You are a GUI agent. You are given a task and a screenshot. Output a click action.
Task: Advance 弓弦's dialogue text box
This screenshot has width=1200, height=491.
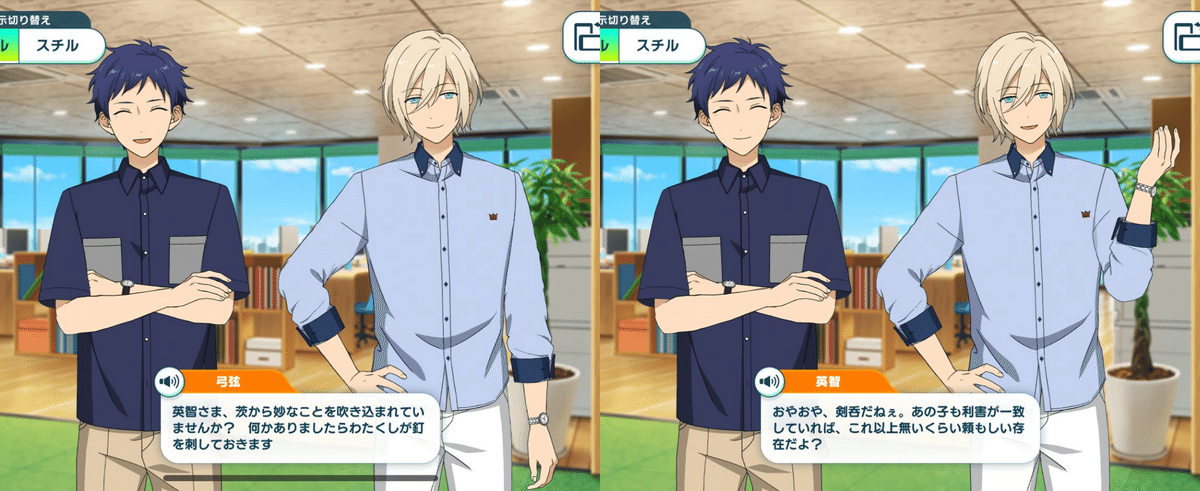(298, 428)
